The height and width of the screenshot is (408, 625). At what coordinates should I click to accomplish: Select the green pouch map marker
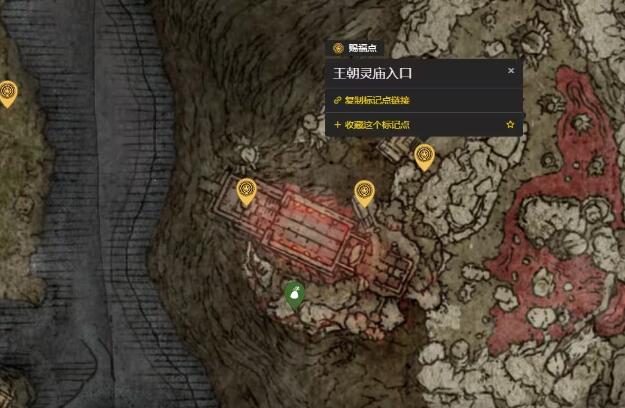[x=294, y=293]
